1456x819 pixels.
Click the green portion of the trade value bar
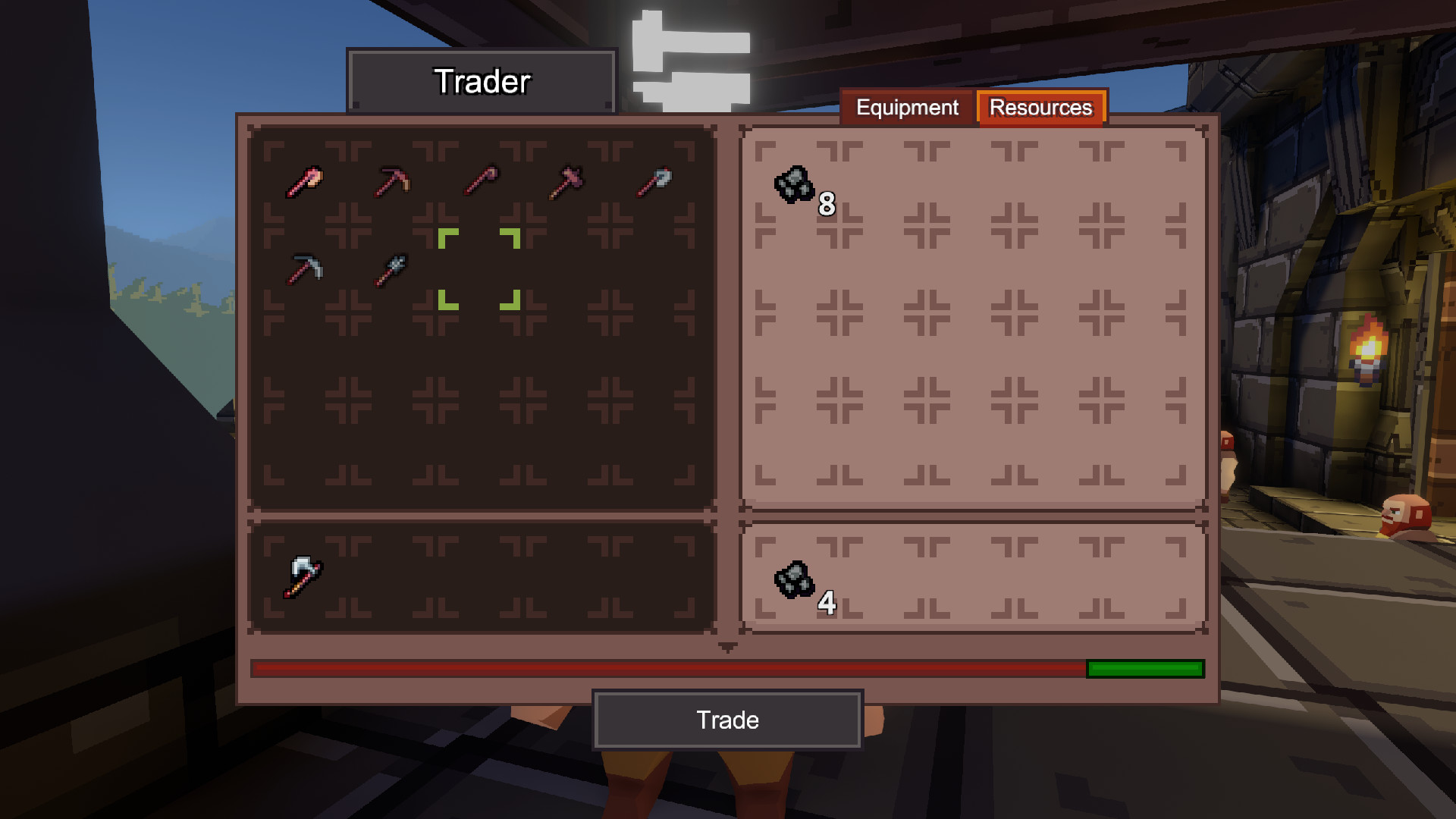click(1145, 669)
